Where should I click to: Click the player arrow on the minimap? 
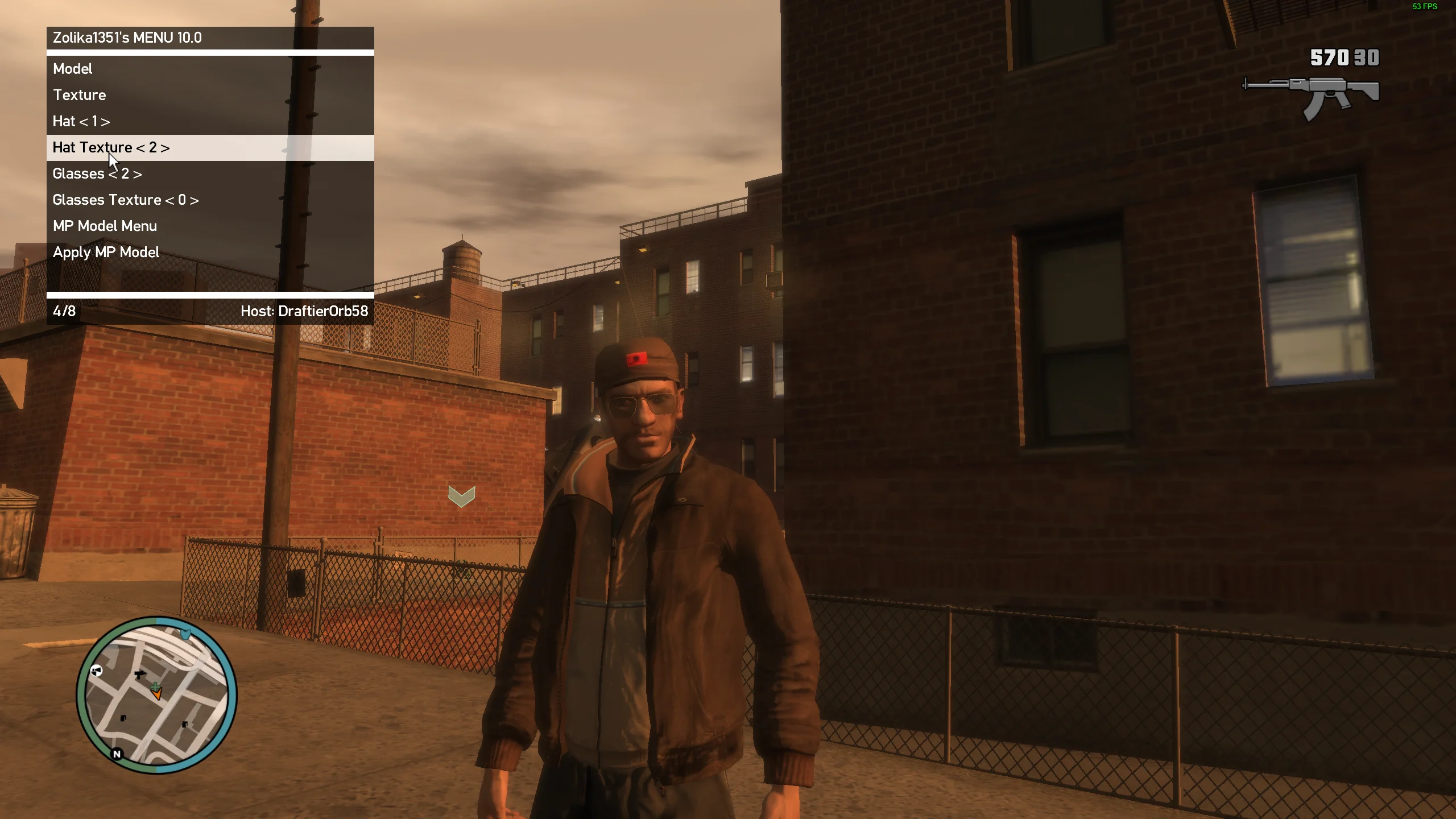point(156,694)
